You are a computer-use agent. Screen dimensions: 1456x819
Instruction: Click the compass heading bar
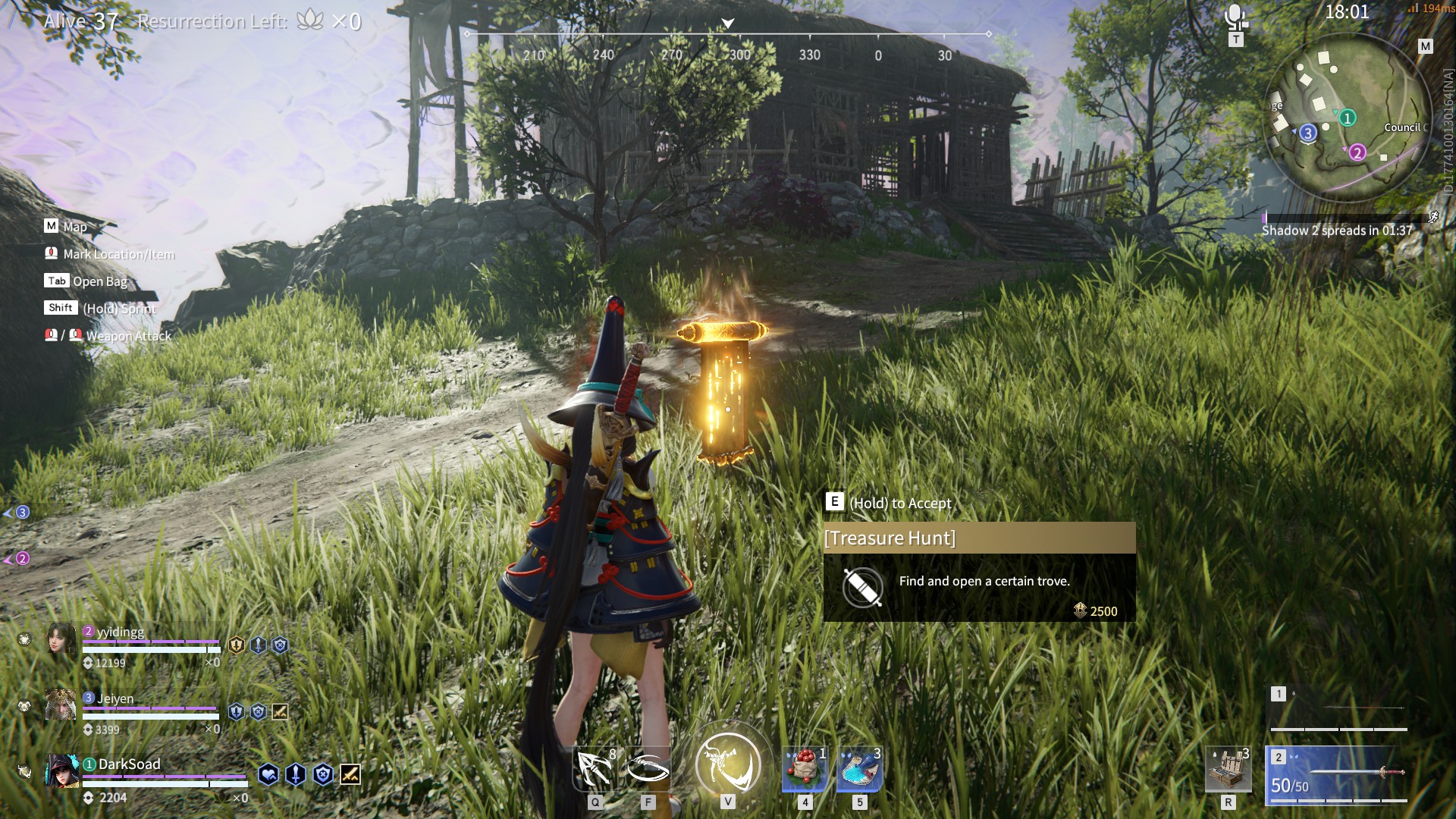coord(728,44)
